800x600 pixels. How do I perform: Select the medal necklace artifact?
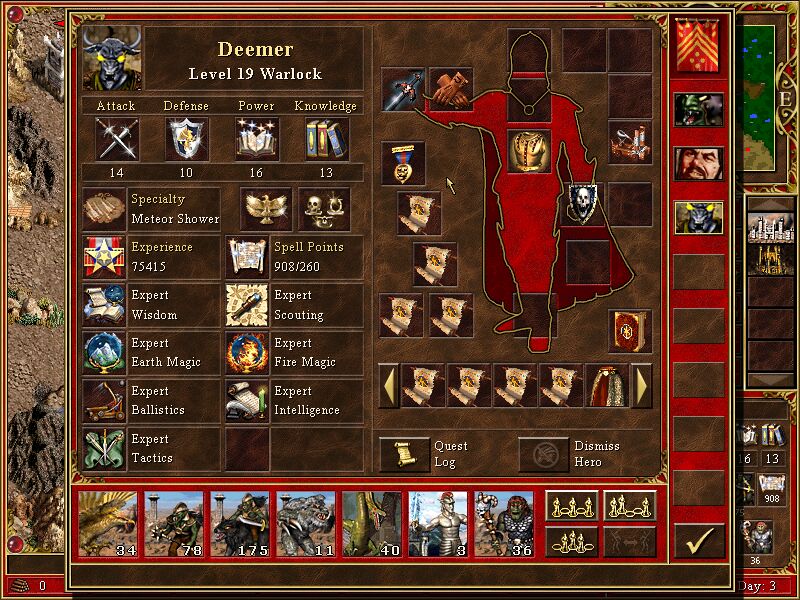click(403, 163)
